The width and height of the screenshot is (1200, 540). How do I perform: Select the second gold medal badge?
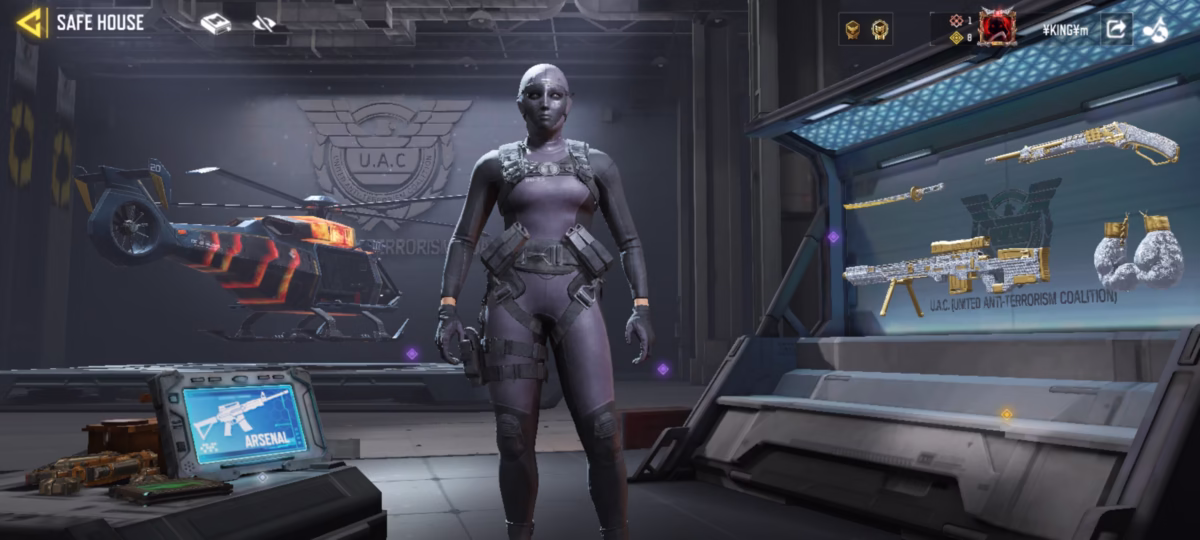879,30
